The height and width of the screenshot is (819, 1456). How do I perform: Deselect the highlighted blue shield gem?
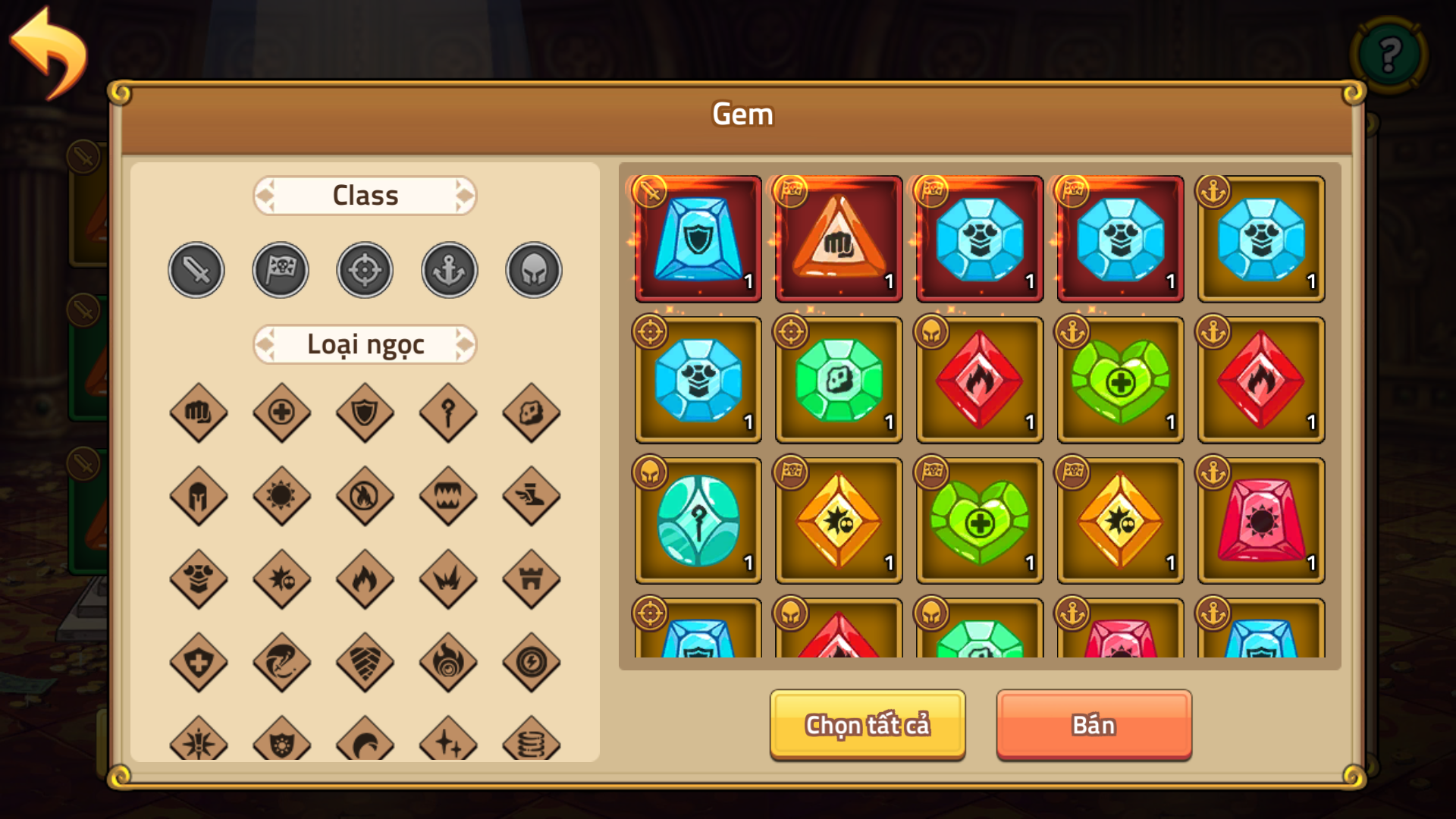click(x=696, y=240)
